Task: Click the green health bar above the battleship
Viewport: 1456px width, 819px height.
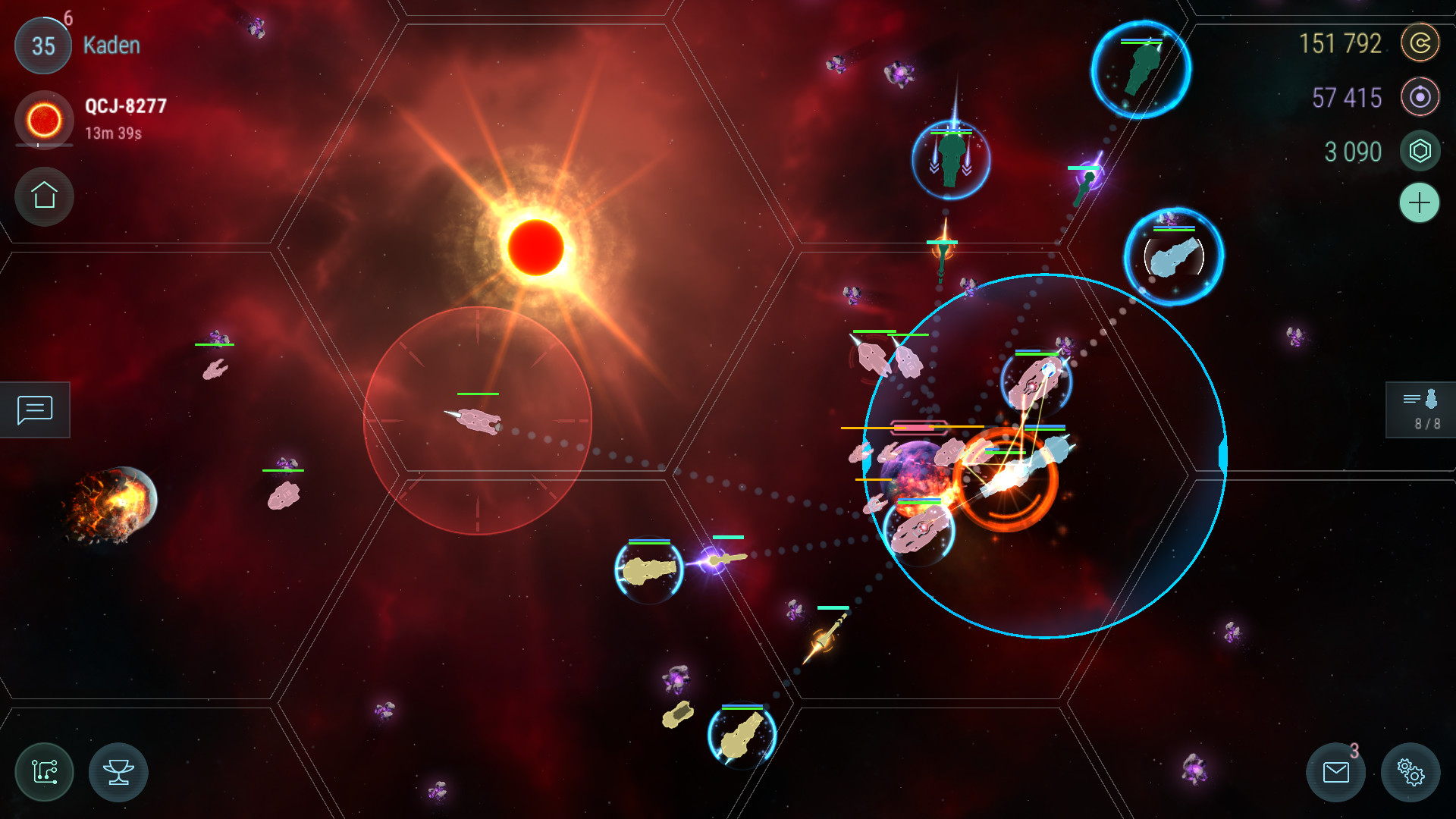Action: coord(477,394)
